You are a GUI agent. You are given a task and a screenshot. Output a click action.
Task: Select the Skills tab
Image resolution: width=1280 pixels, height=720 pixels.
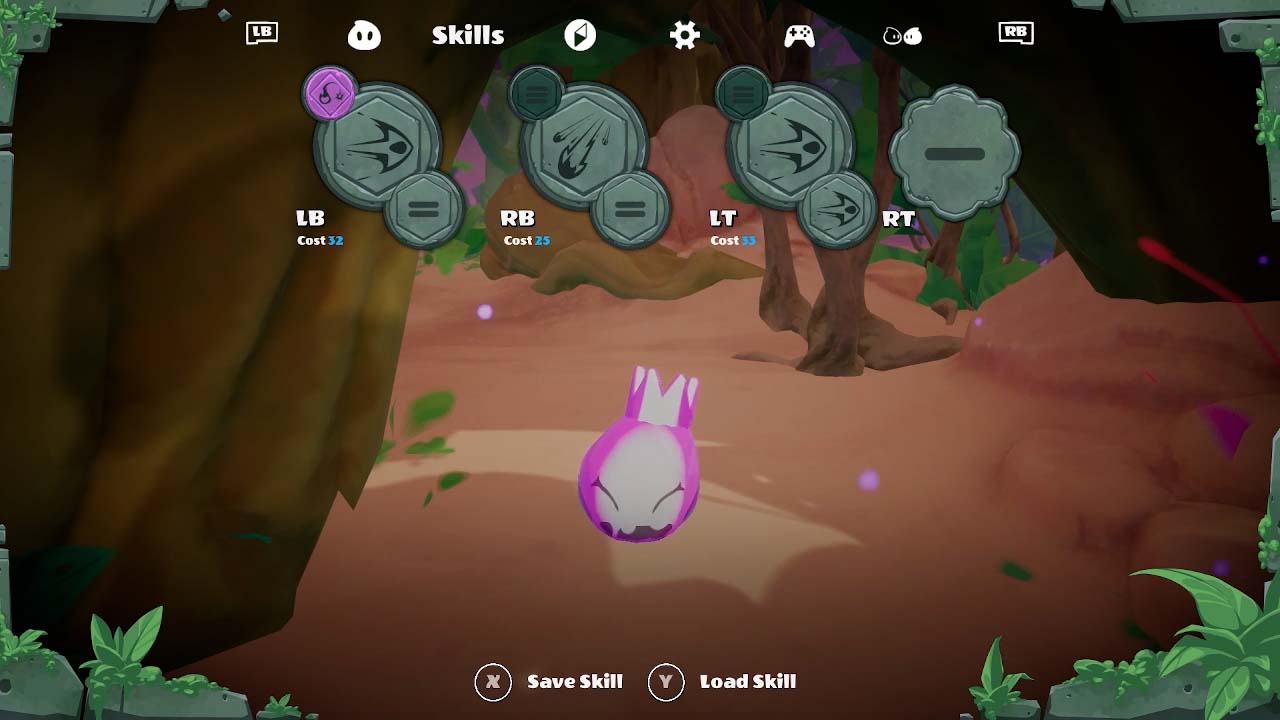pos(468,36)
